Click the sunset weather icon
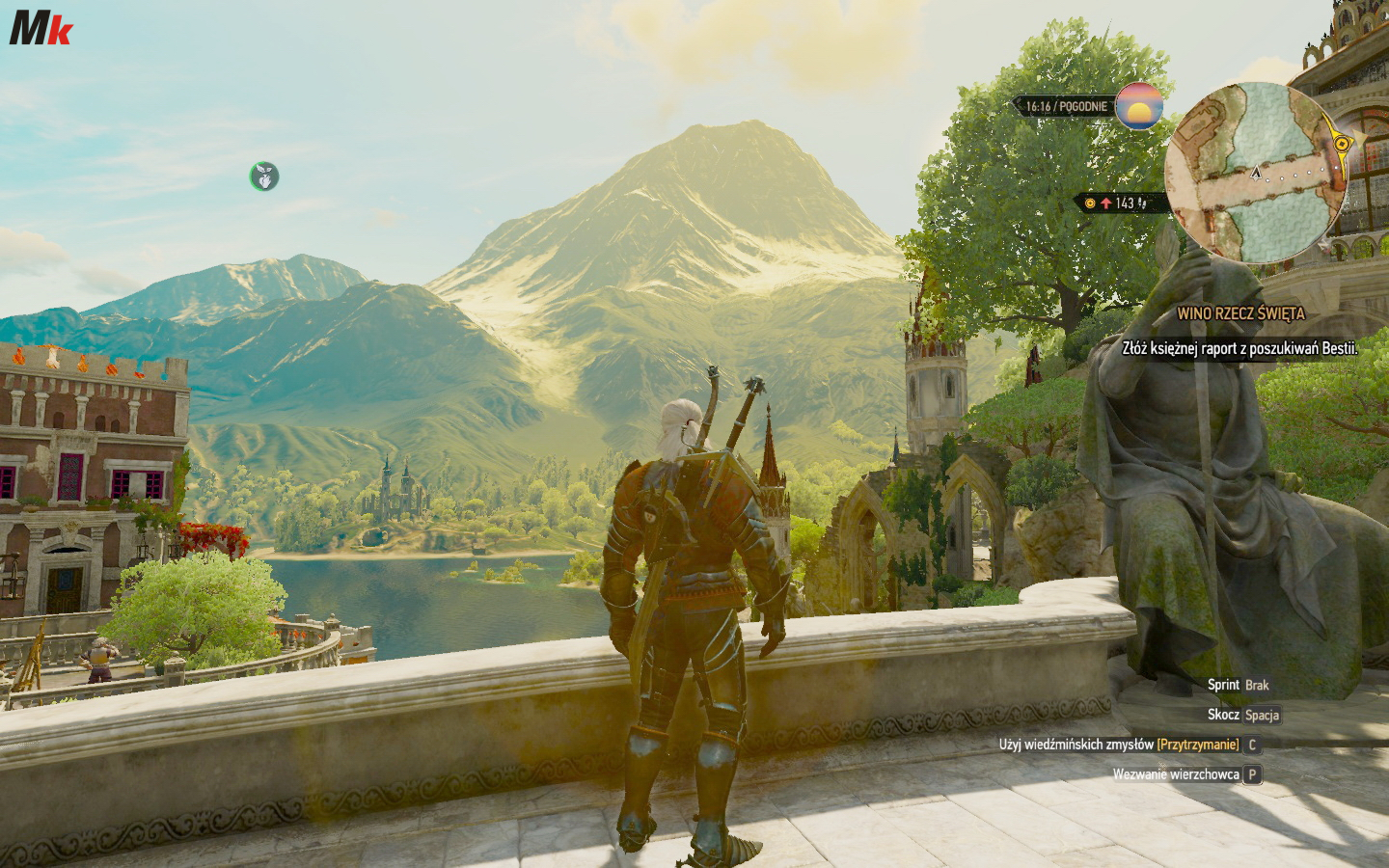This screenshot has height=868, width=1389. pos(1138,106)
